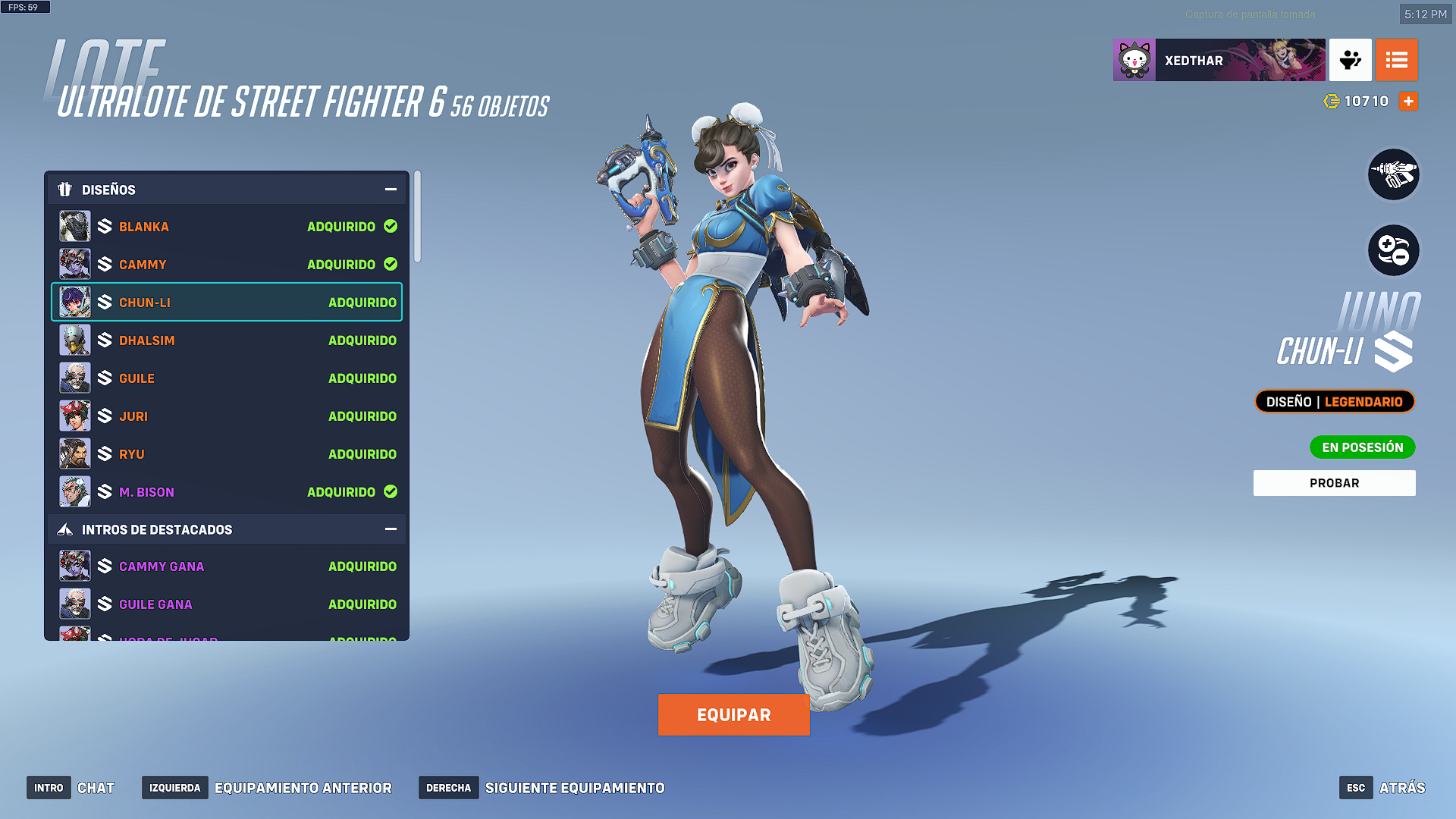Open the orange list menu button
Image resolution: width=1456 pixels, height=819 pixels.
(1396, 61)
